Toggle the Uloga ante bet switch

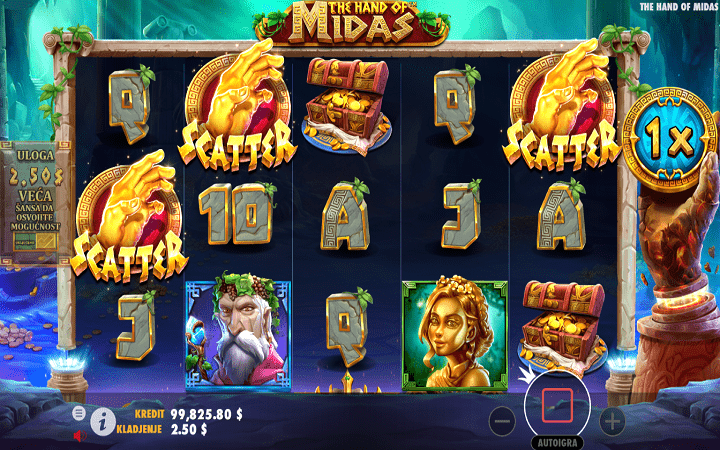[37, 243]
